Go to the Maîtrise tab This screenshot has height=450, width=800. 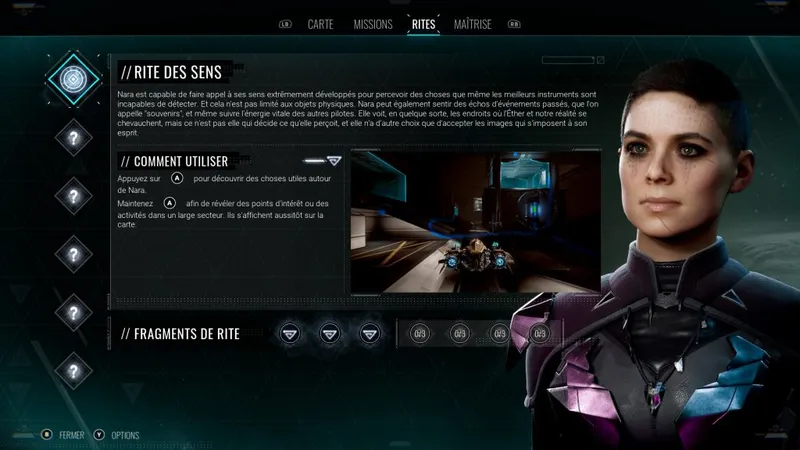tap(472, 23)
